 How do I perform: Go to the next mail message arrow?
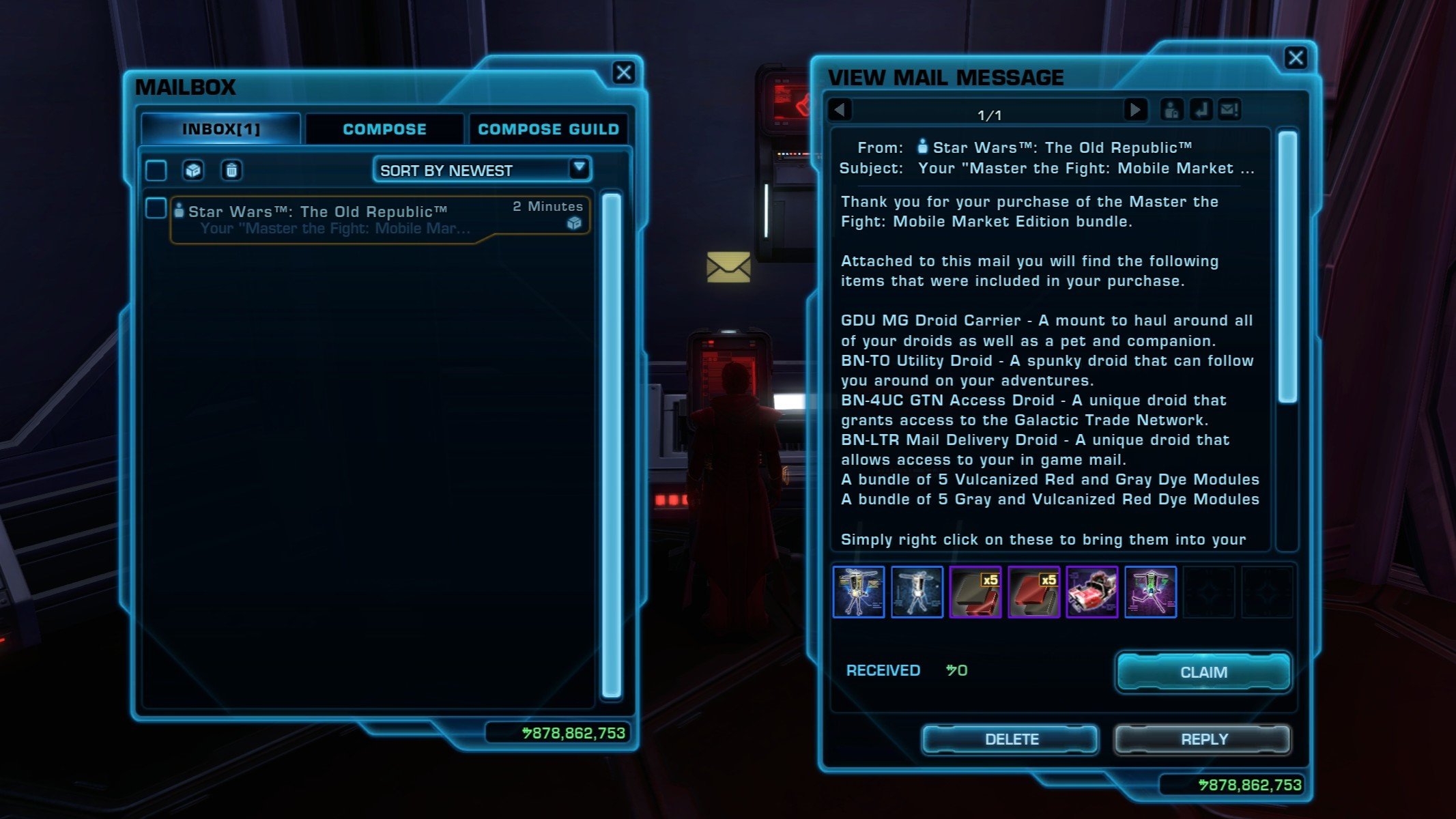point(1135,110)
